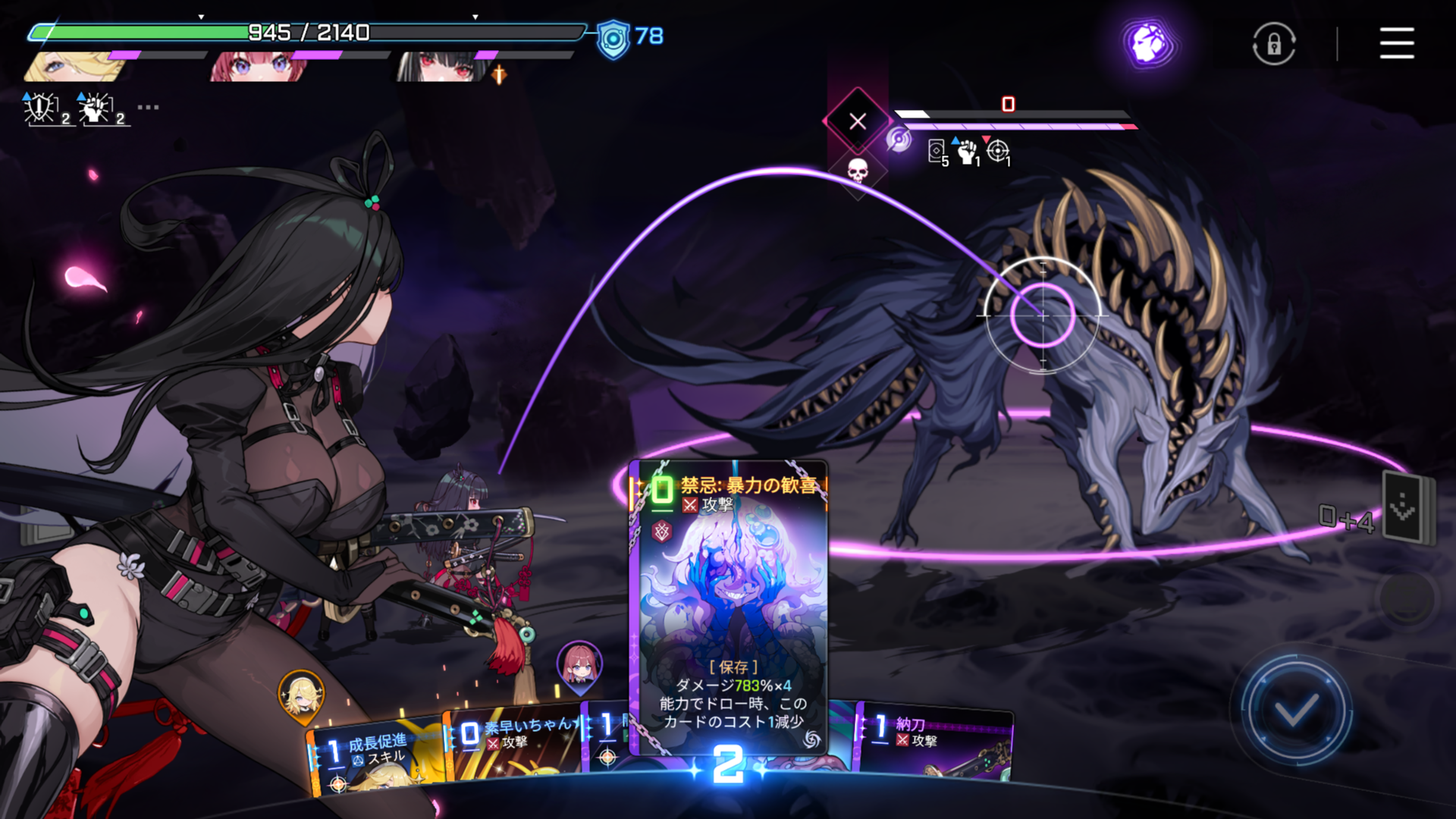The height and width of the screenshot is (819, 1456).
Task: Select the 禁忌: 暴力の歓喜 card
Action: (730, 607)
